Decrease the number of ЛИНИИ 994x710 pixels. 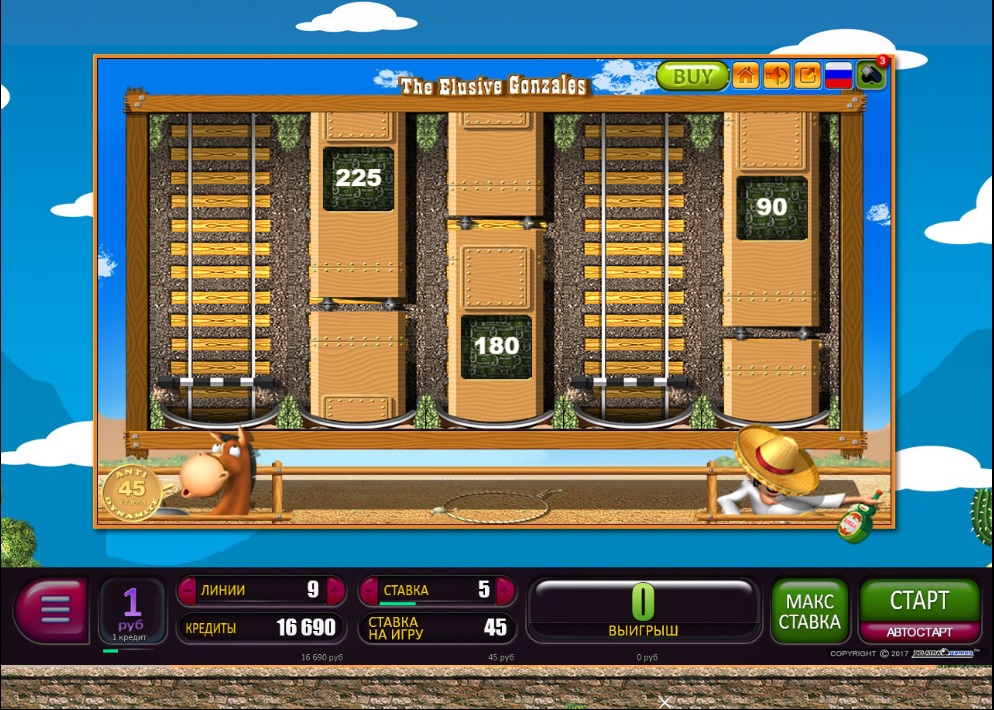coord(187,590)
